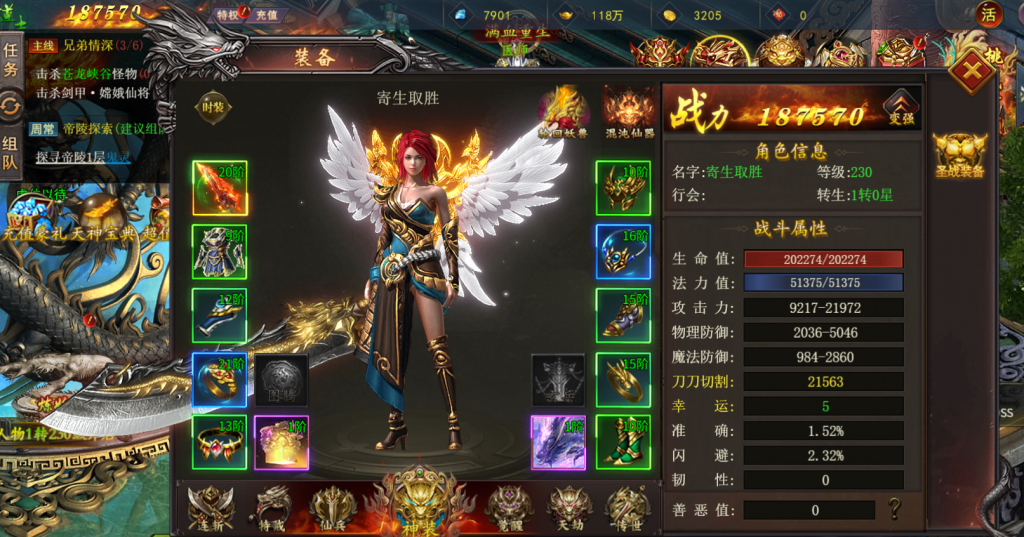
Task: Select the 20阶 flaming sword weapon slot
Action: [219, 188]
